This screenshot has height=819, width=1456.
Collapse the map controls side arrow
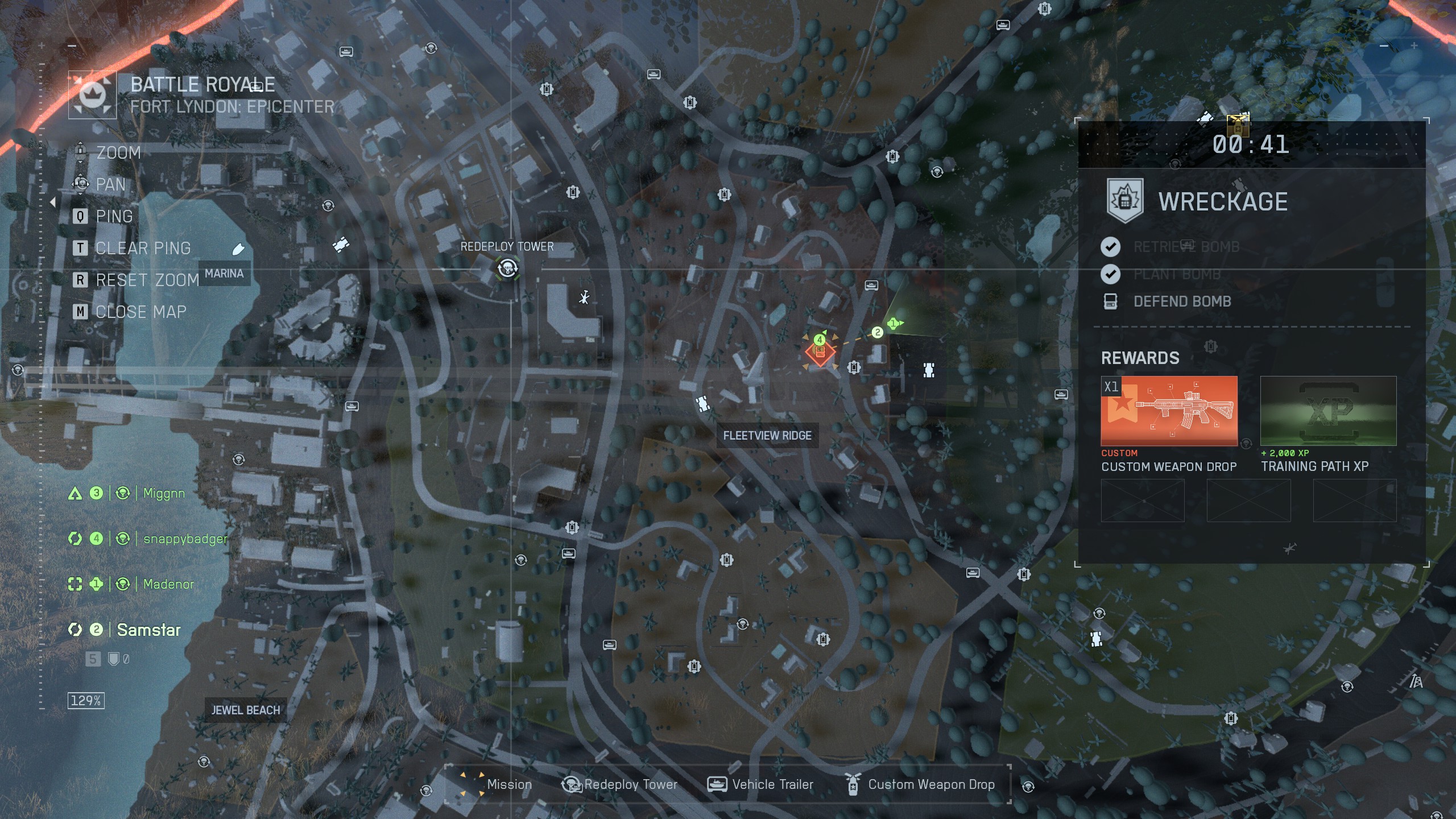(x=53, y=202)
